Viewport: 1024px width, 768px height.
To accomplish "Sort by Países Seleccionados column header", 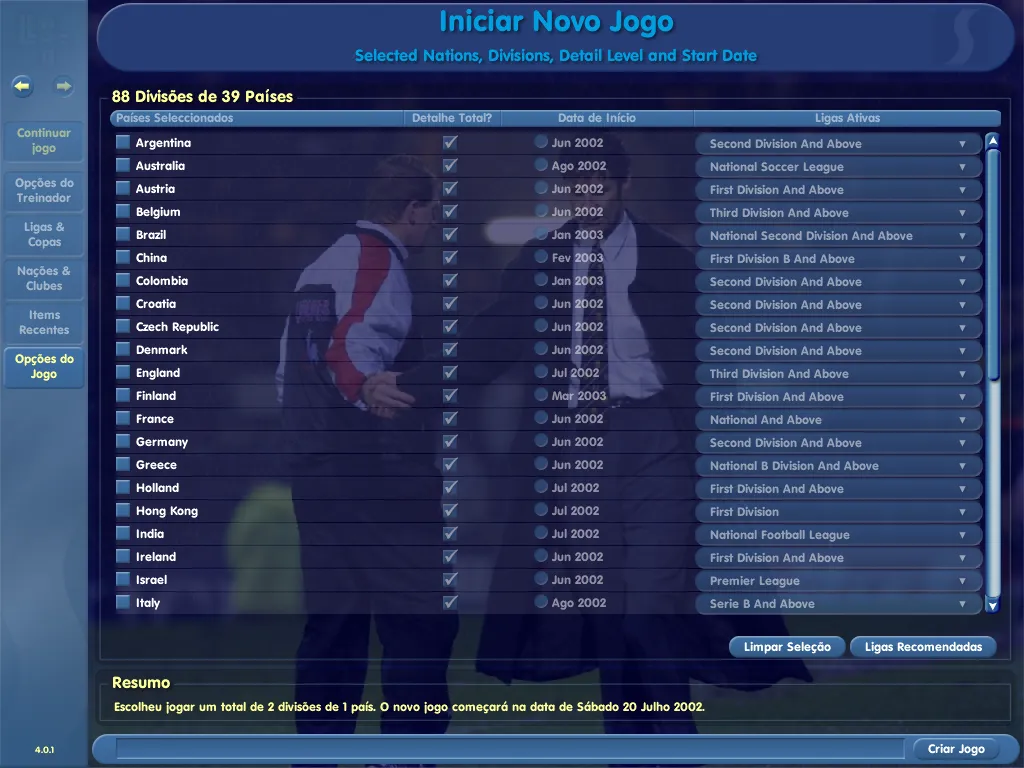I will pyautogui.click(x=175, y=118).
